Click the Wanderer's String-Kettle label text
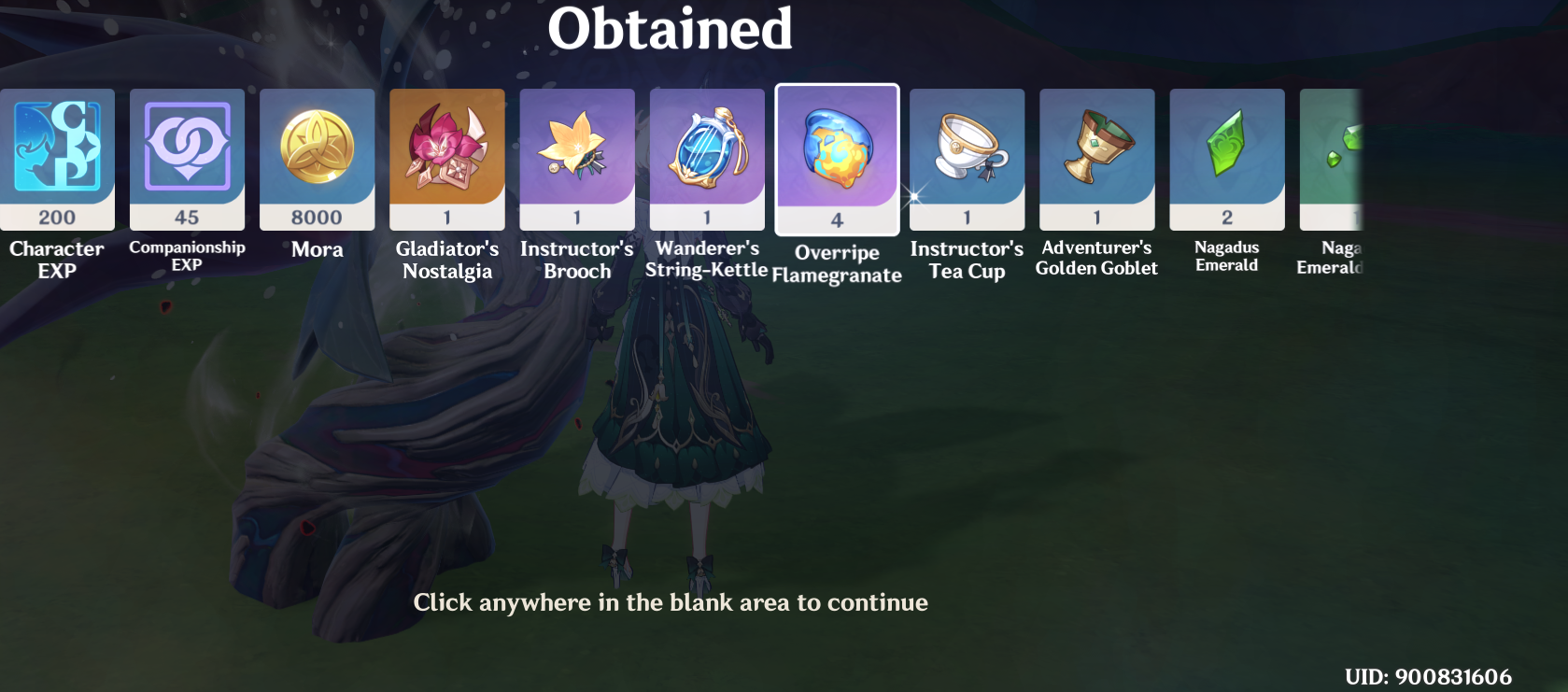The height and width of the screenshot is (692, 1568). click(706, 260)
